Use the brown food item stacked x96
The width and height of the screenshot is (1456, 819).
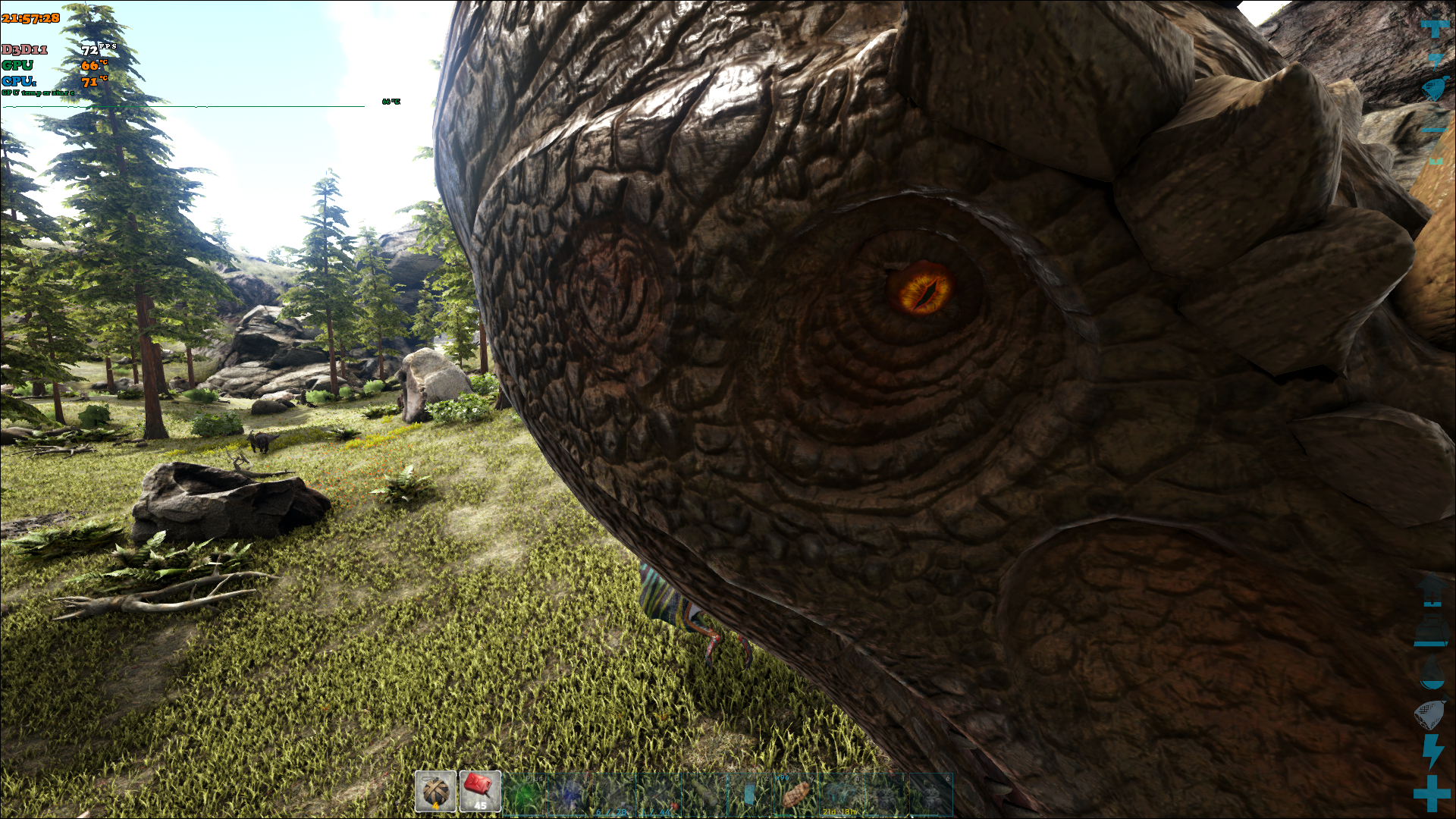(x=795, y=794)
